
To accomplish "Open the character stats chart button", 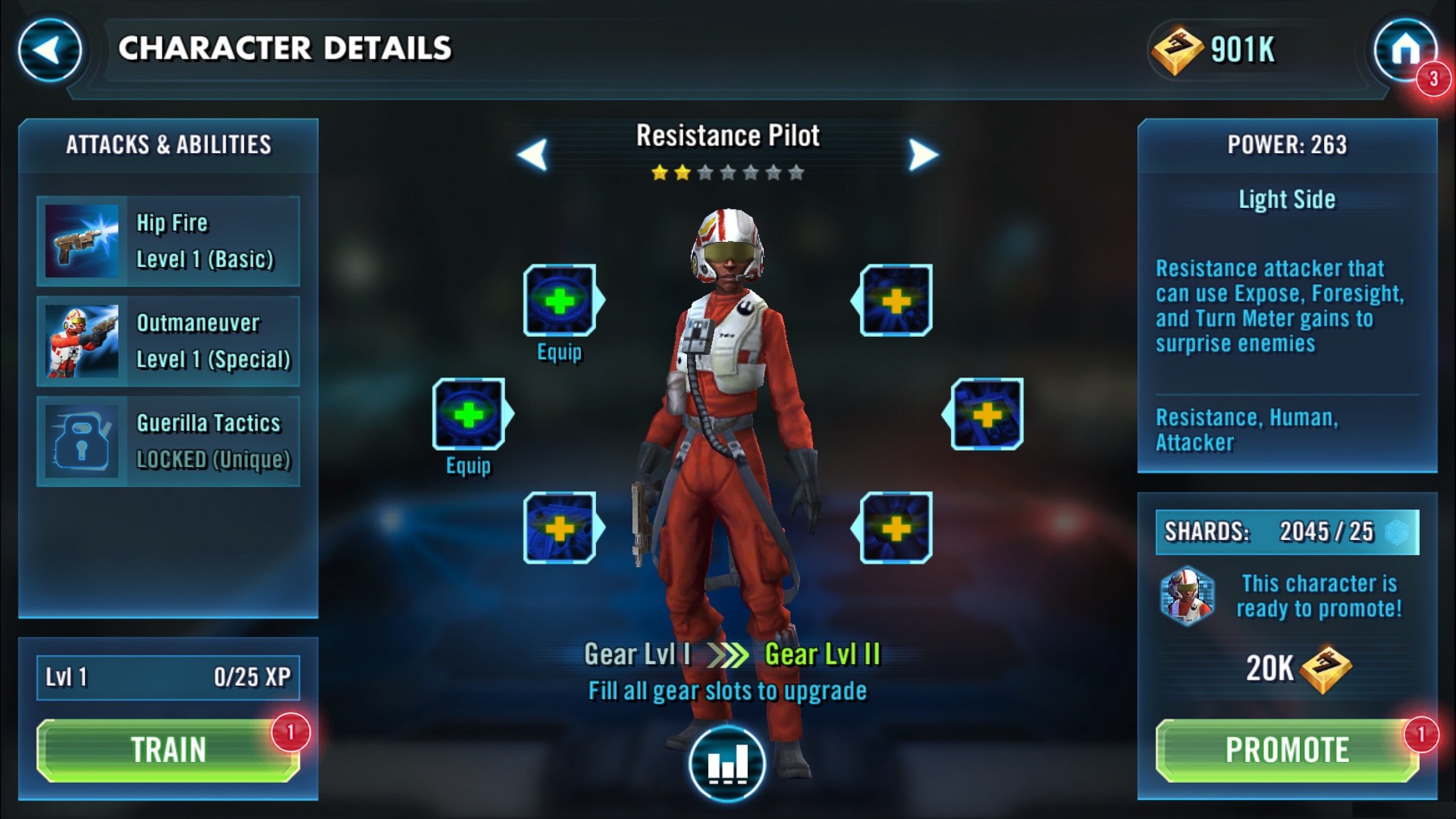I will [x=727, y=764].
